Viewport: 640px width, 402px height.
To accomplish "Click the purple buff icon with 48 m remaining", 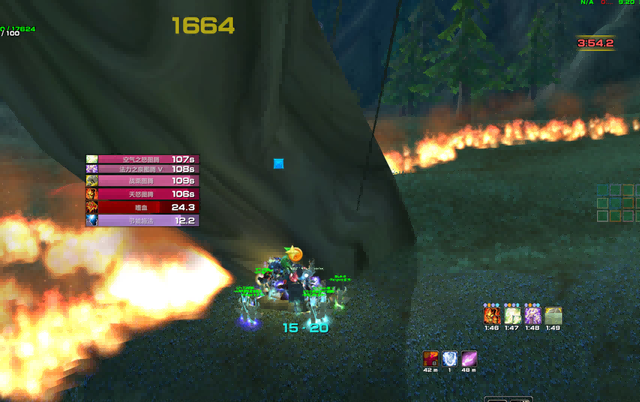I will coord(469,358).
